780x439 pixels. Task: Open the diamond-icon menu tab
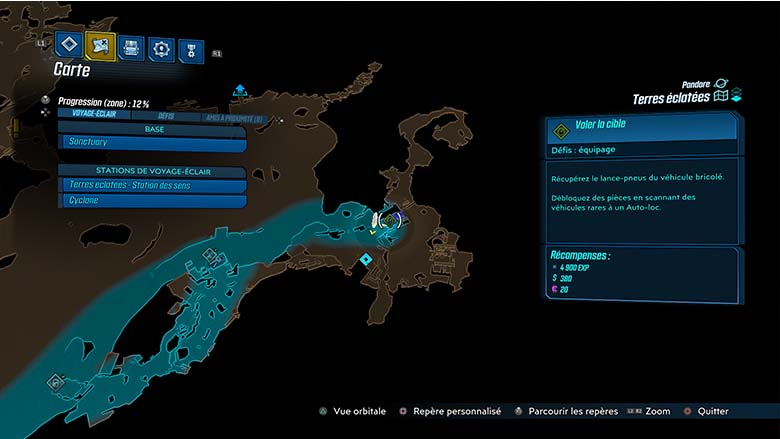(68, 44)
